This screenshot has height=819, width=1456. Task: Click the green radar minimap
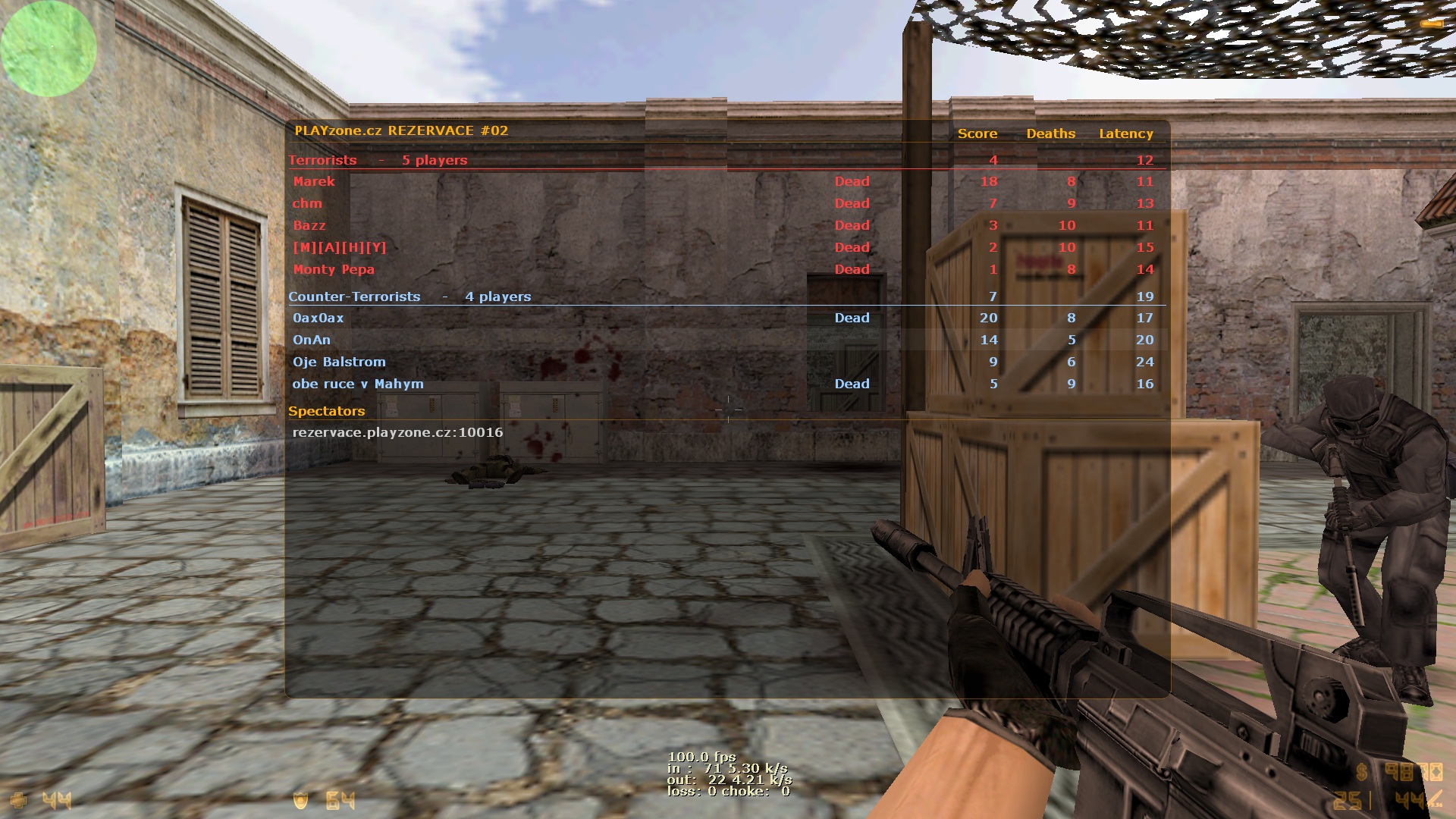tap(49, 49)
